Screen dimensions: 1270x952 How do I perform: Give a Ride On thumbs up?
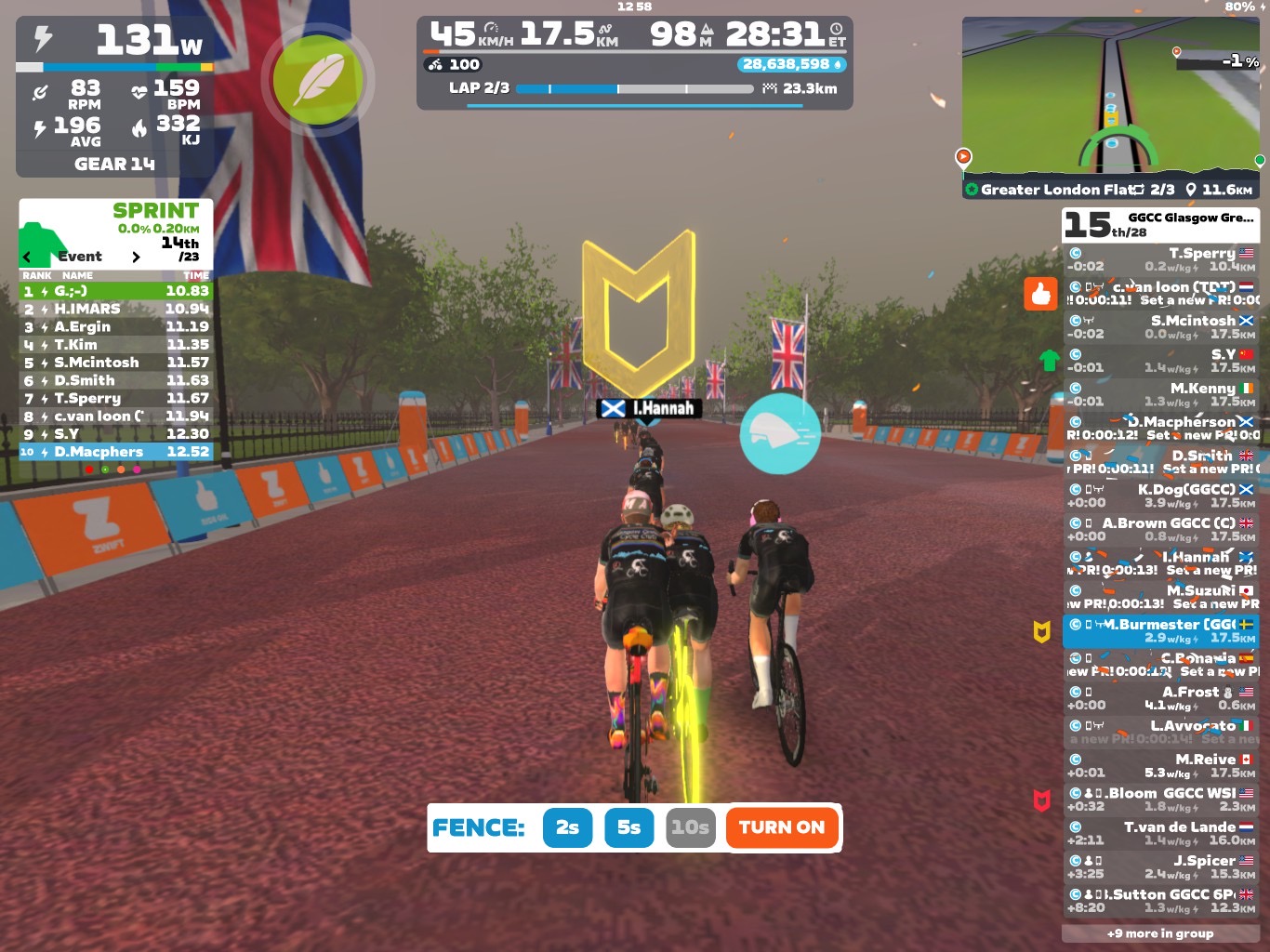point(1040,294)
